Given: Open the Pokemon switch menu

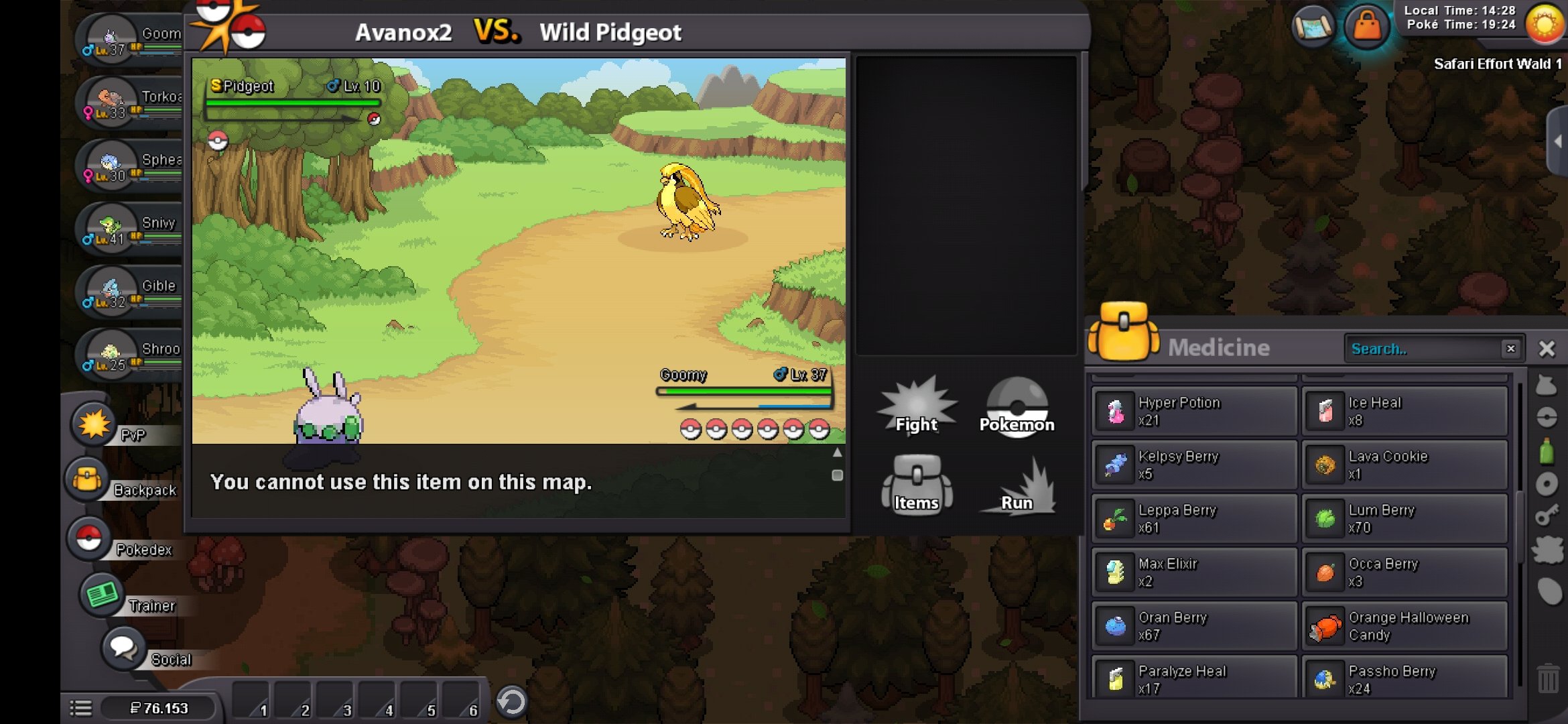Looking at the screenshot, I should pos(1017,407).
